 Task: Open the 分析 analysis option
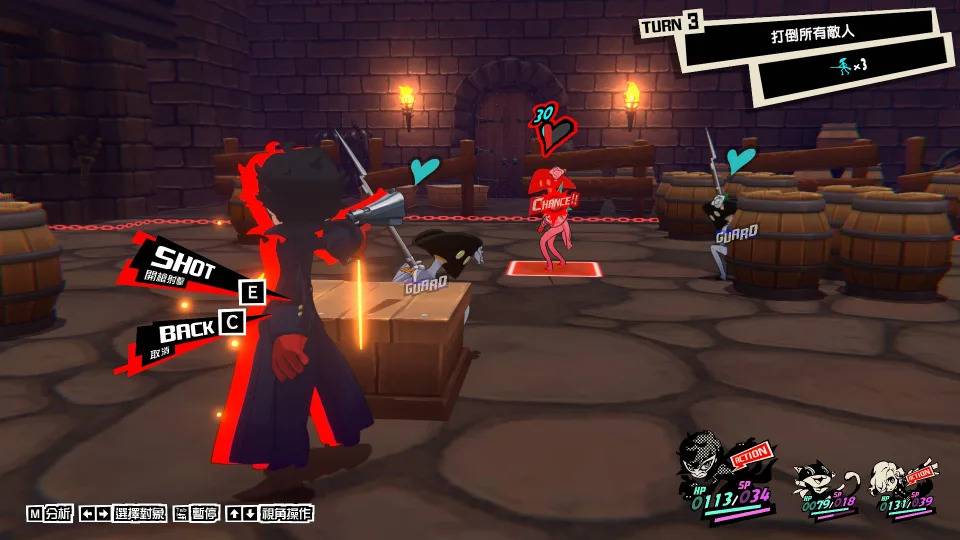[50, 513]
